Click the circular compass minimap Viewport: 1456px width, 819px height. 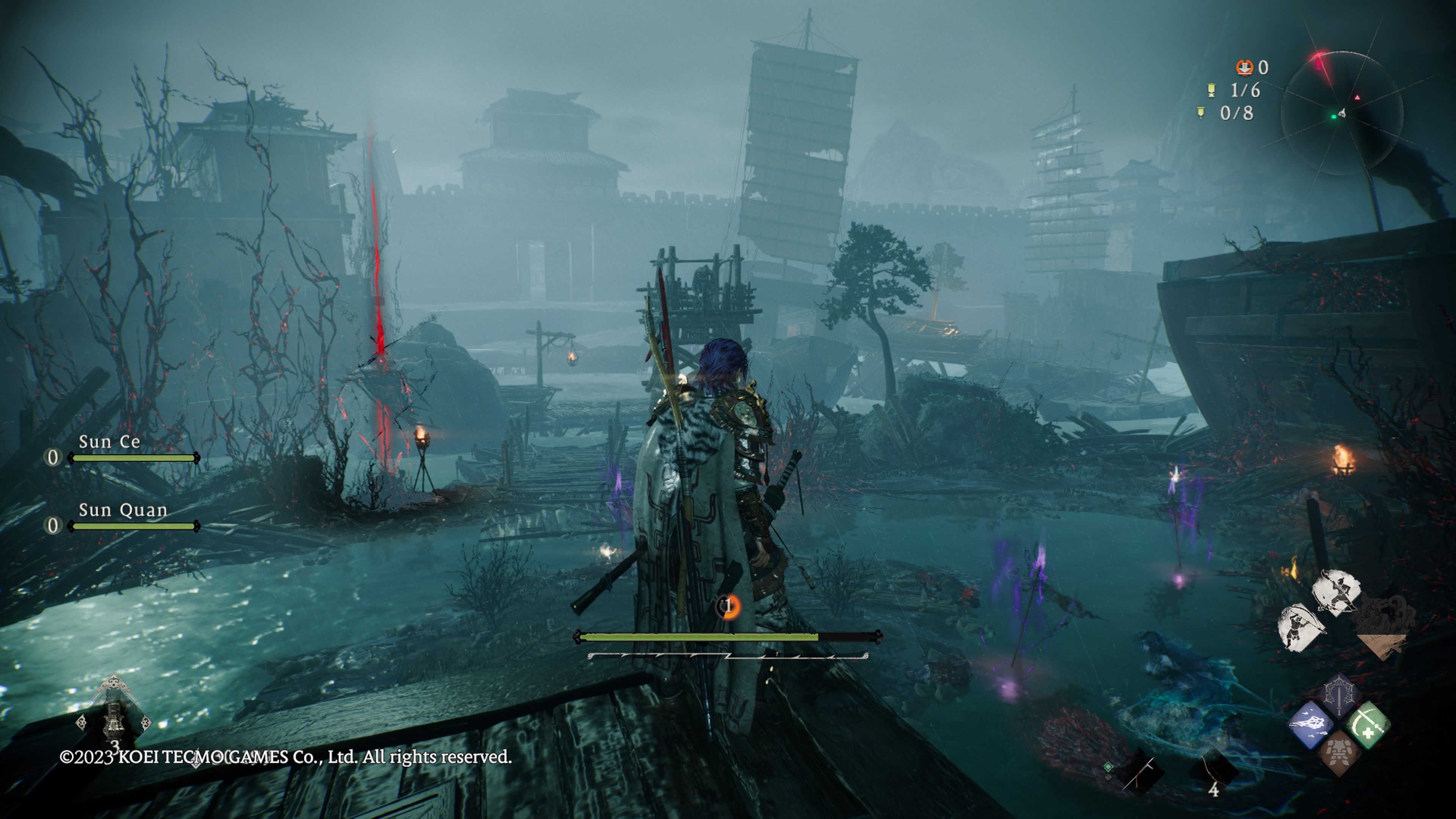tap(1341, 113)
